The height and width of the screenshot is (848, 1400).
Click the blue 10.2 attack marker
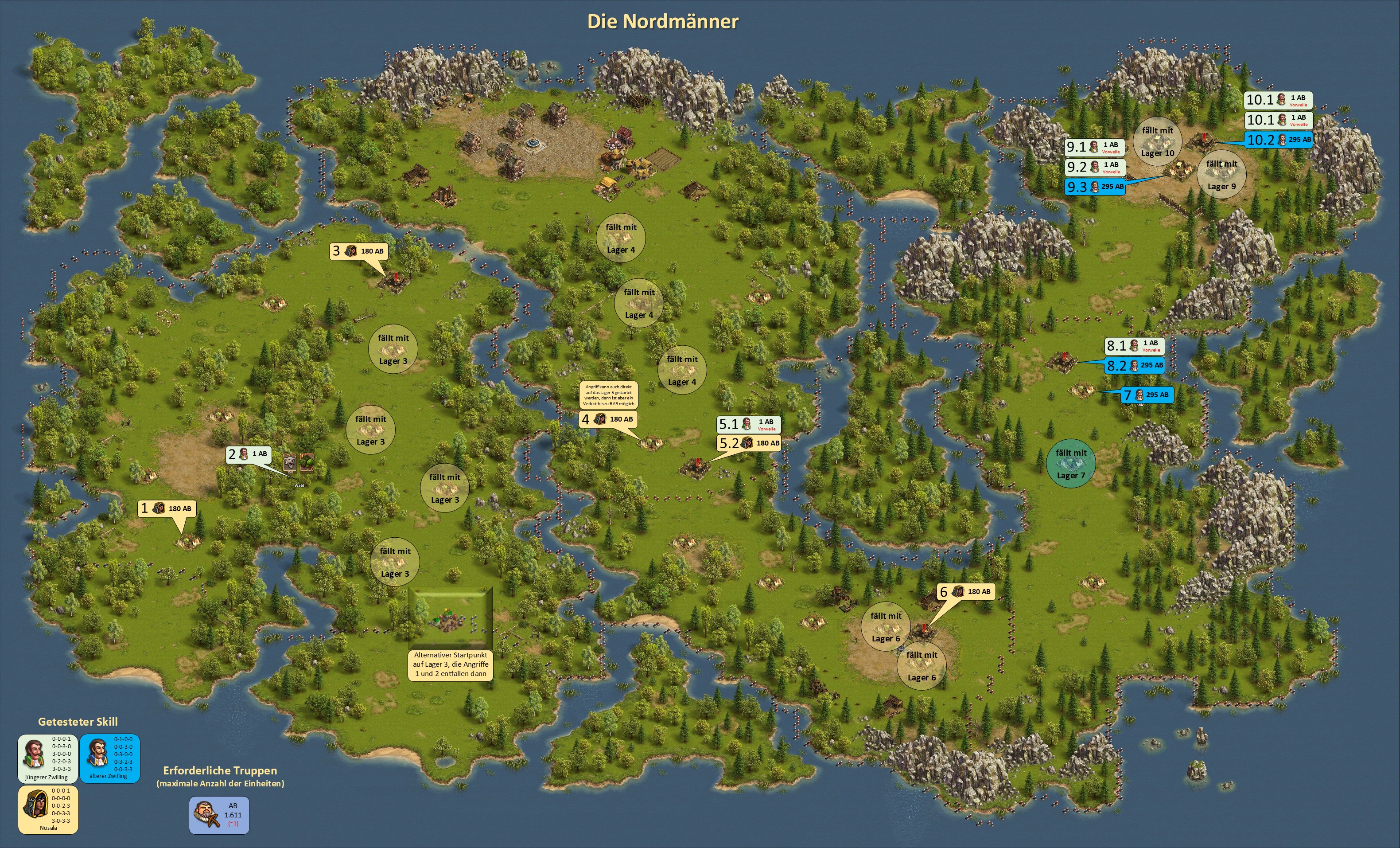[1279, 140]
